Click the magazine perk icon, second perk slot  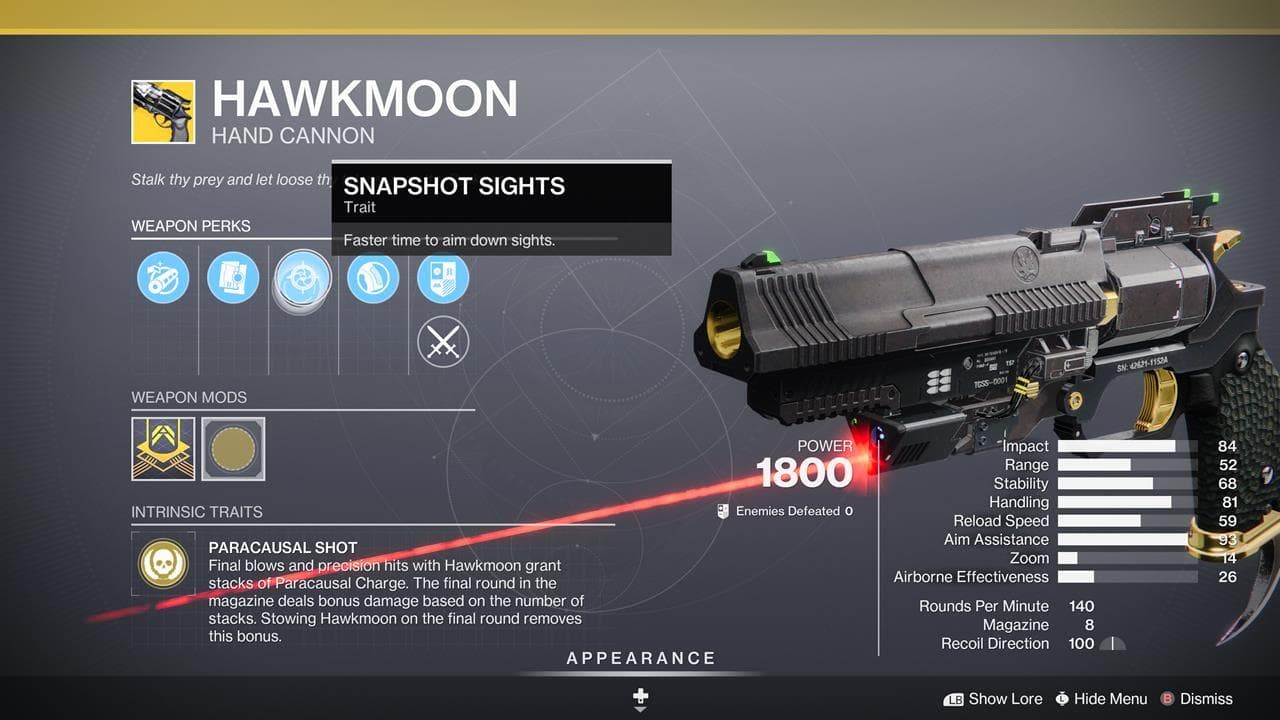(233, 278)
